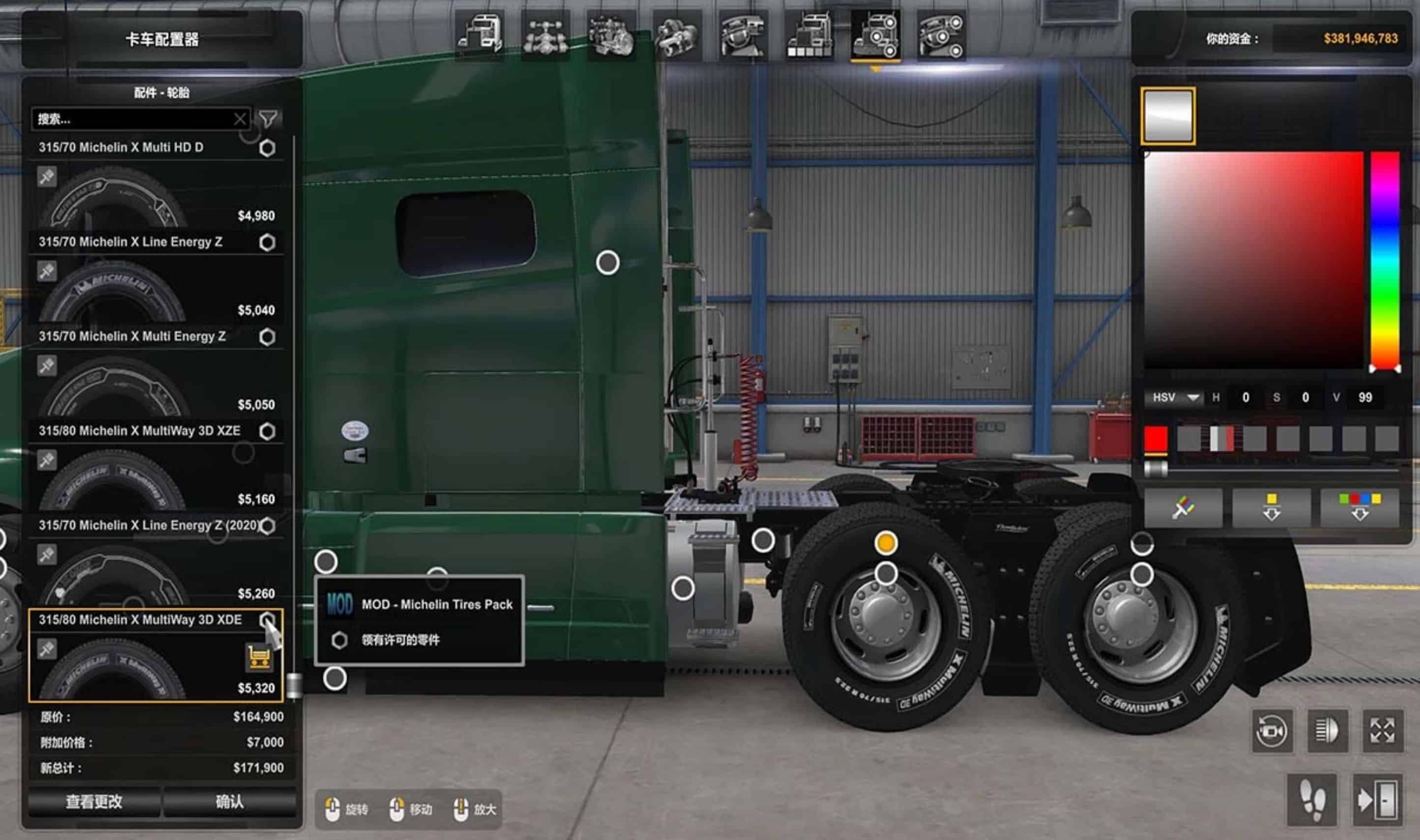Click the 确认 confirm button
Viewport: 1420px width, 840px height.
230,802
